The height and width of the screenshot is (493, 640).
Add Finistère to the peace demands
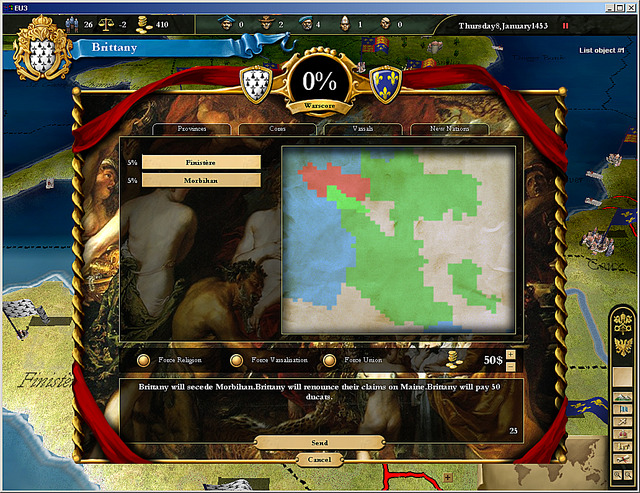(x=201, y=161)
